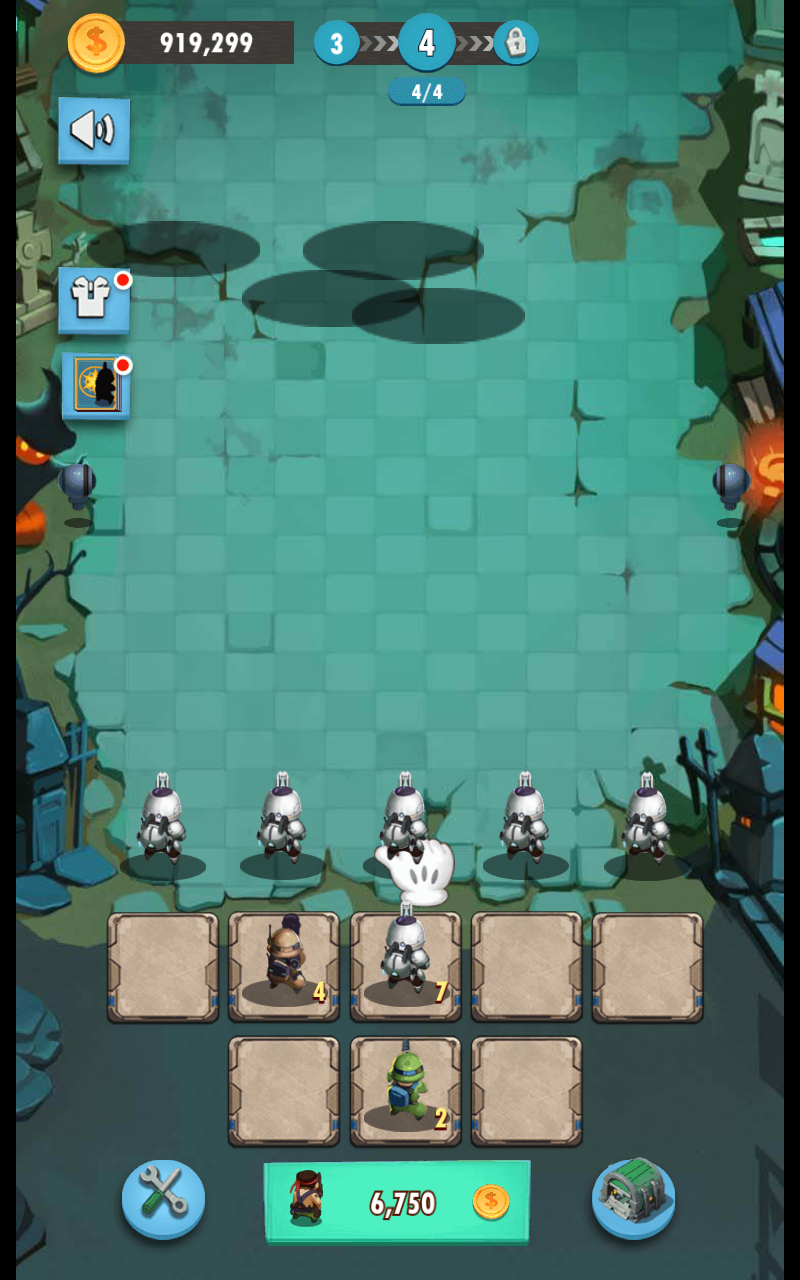Tap the gold coin currency icon
The image size is (800, 1280).
(x=96, y=43)
